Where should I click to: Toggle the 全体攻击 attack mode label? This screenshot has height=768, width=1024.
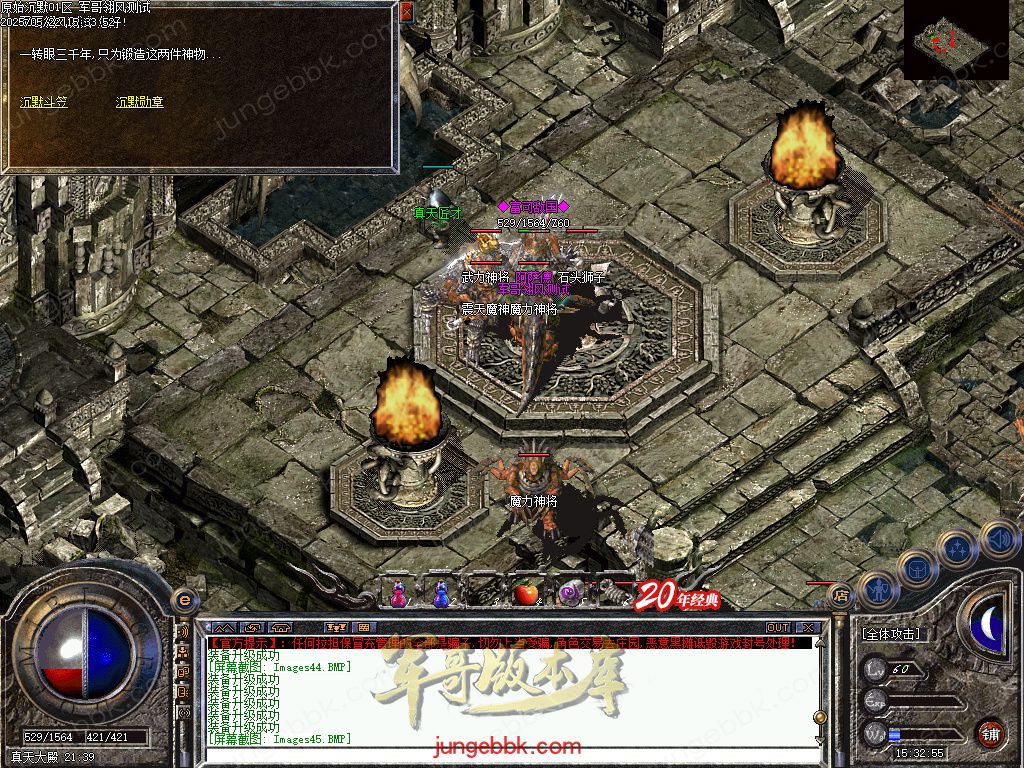click(x=891, y=634)
